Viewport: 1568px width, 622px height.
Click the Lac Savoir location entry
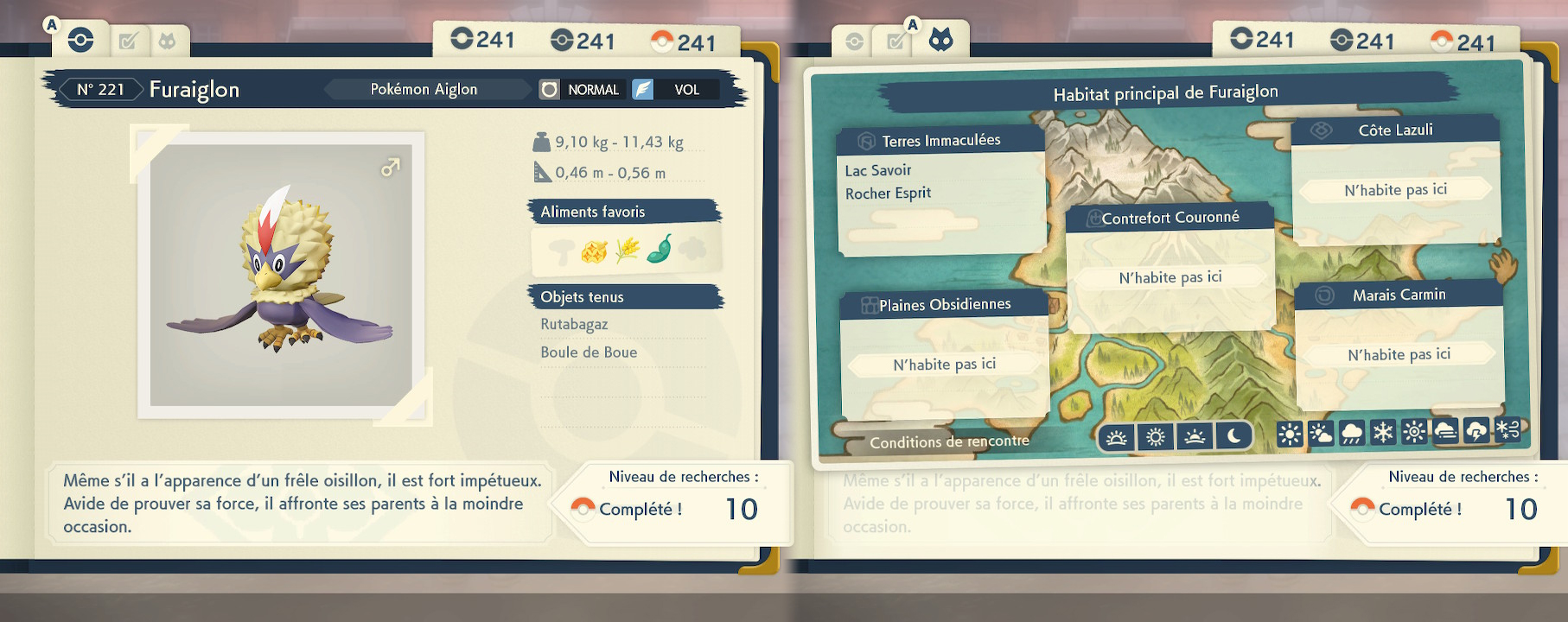coord(878,170)
